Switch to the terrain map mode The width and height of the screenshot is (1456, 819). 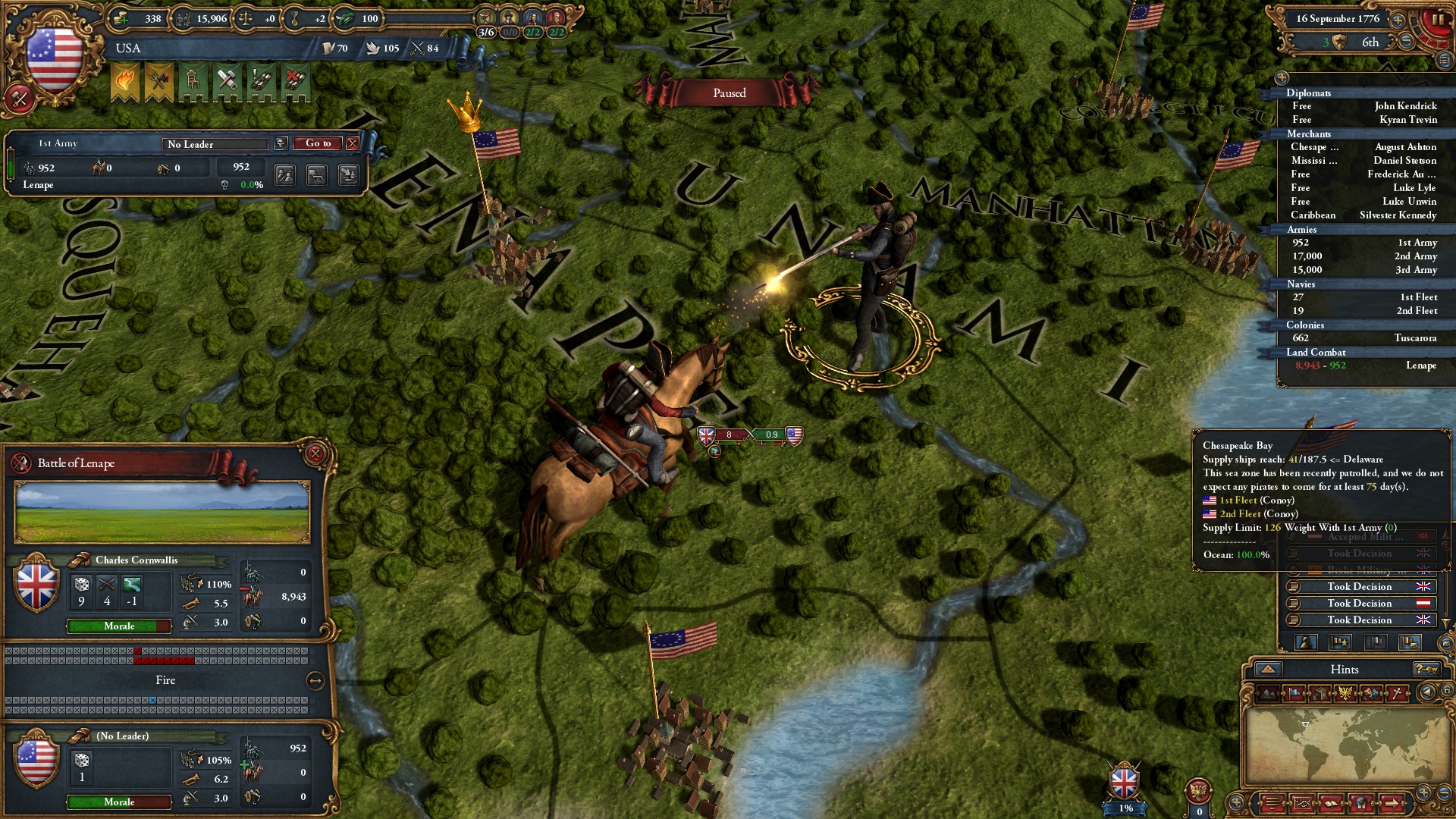(x=1268, y=693)
